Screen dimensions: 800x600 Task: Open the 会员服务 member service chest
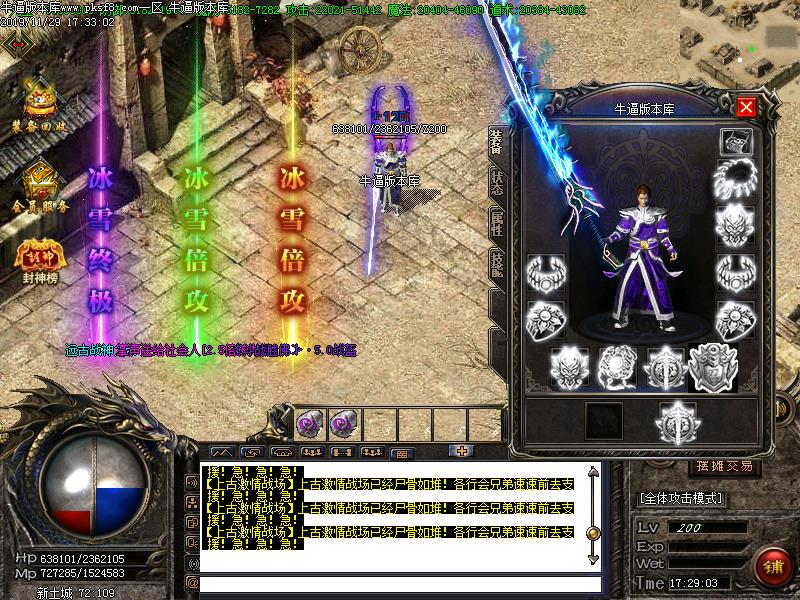coord(40,186)
